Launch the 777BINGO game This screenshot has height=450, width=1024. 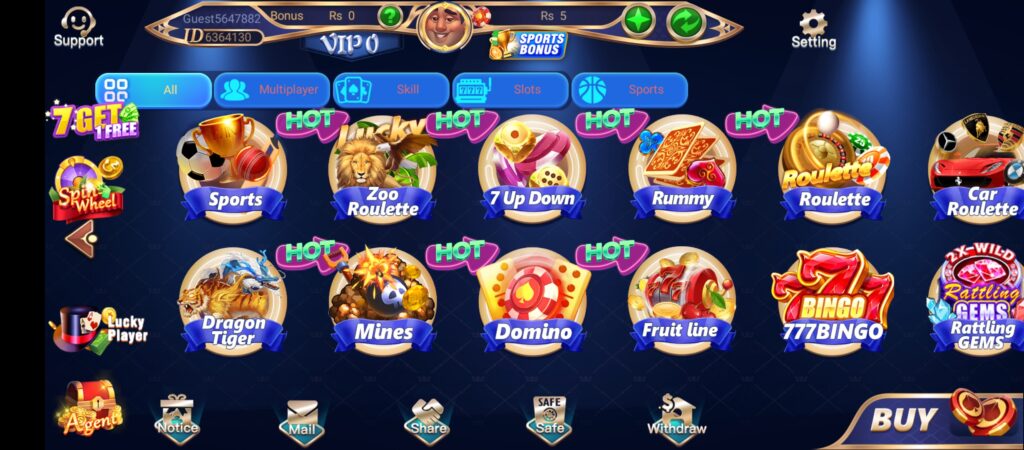coord(832,302)
